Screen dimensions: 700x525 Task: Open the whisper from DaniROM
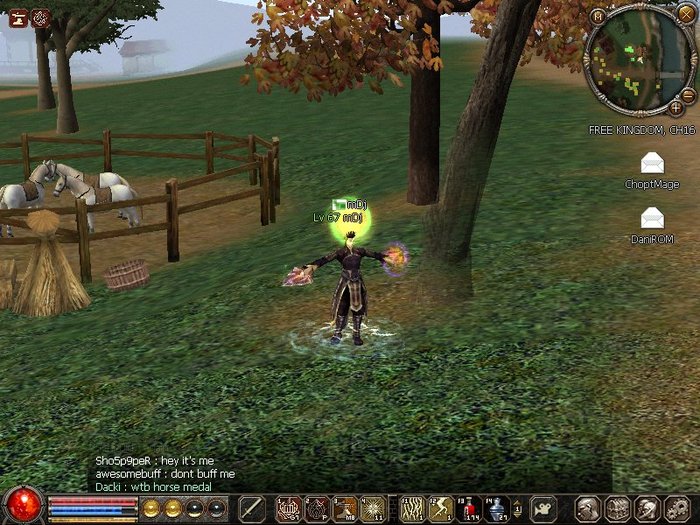pos(652,217)
